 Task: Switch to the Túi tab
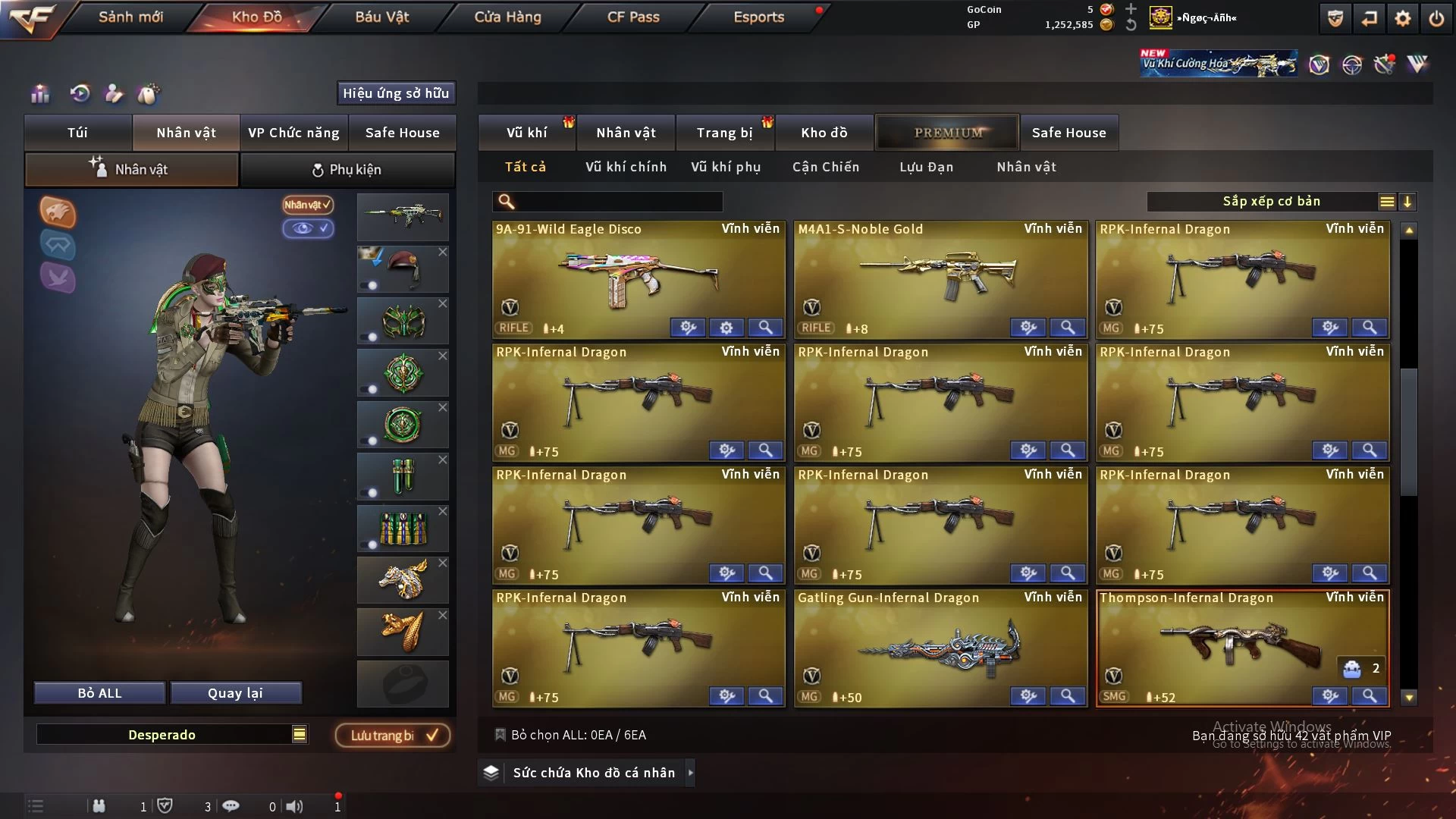coord(77,133)
